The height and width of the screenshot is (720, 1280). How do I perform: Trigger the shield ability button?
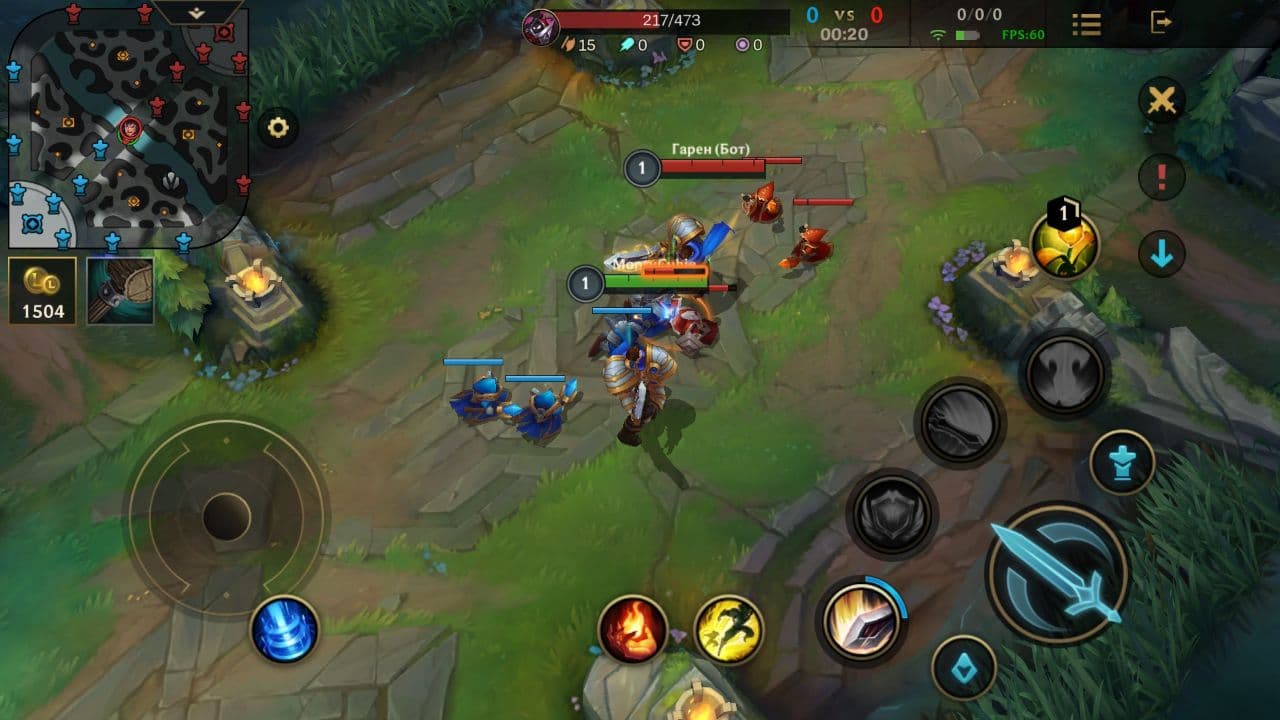pos(892,514)
